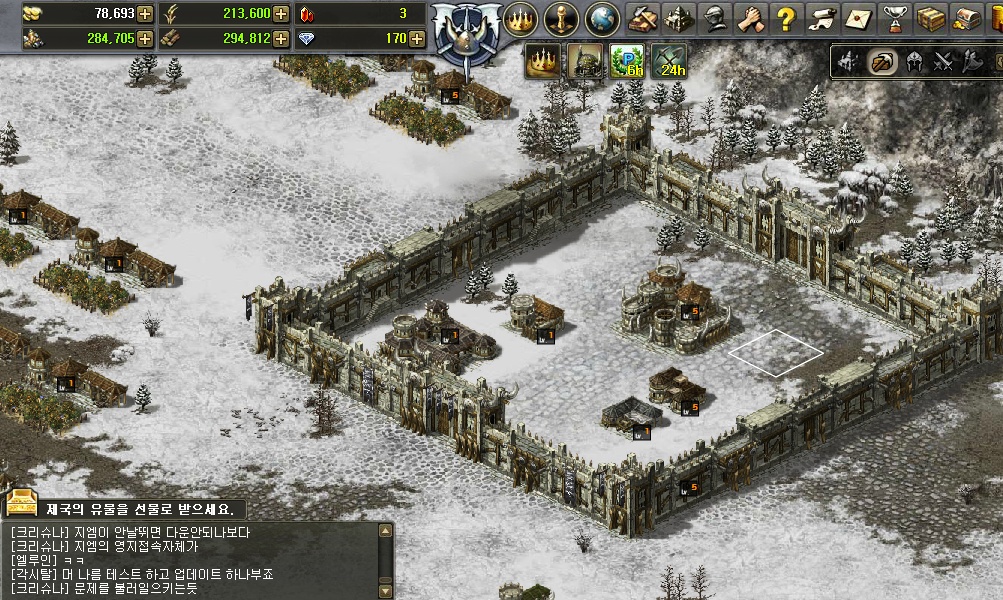Claim the empire relic gift notification
The width and height of the screenshot is (1003, 600).
125,506
